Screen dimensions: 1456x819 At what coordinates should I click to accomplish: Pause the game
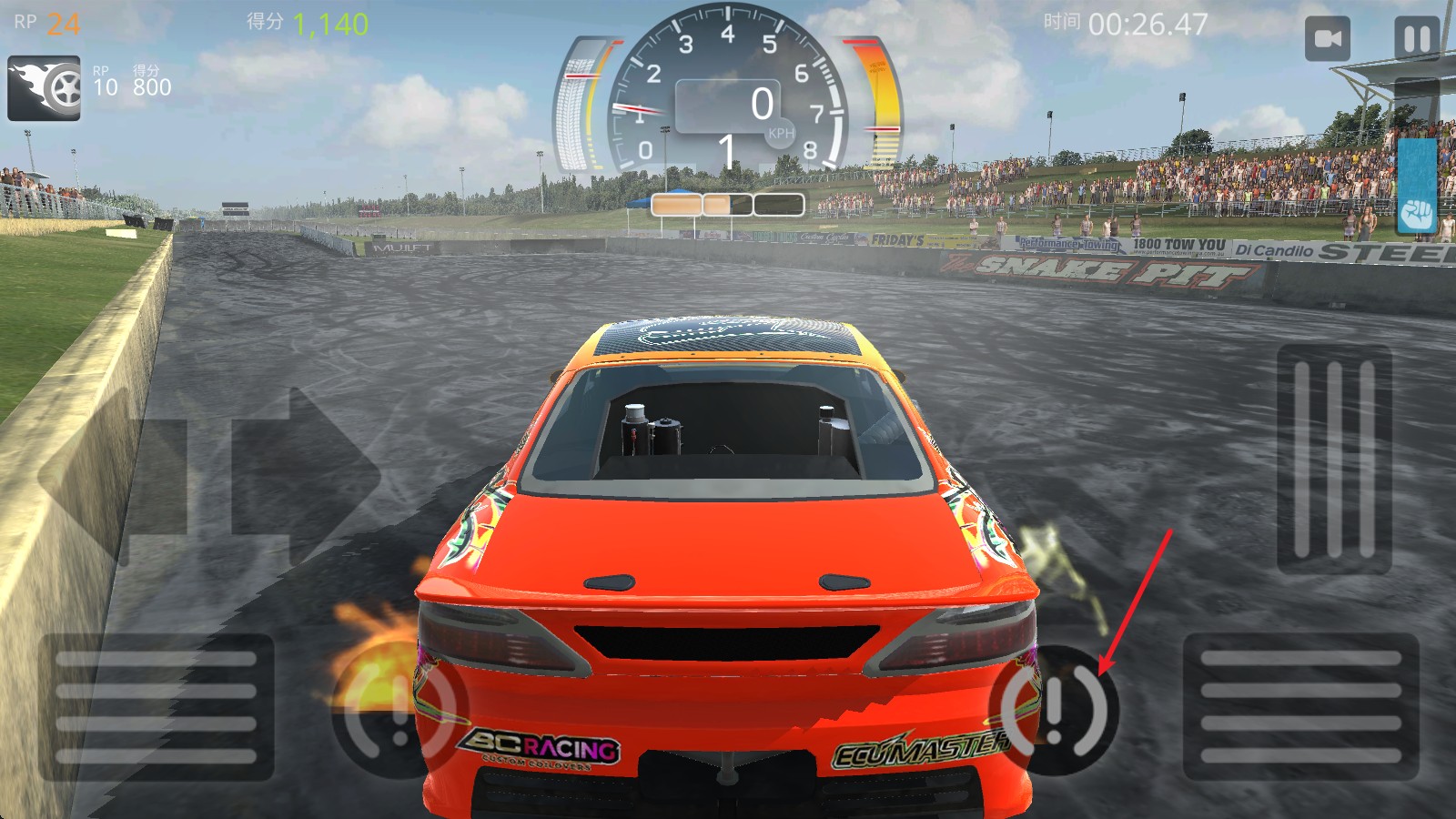point(1417,39)
